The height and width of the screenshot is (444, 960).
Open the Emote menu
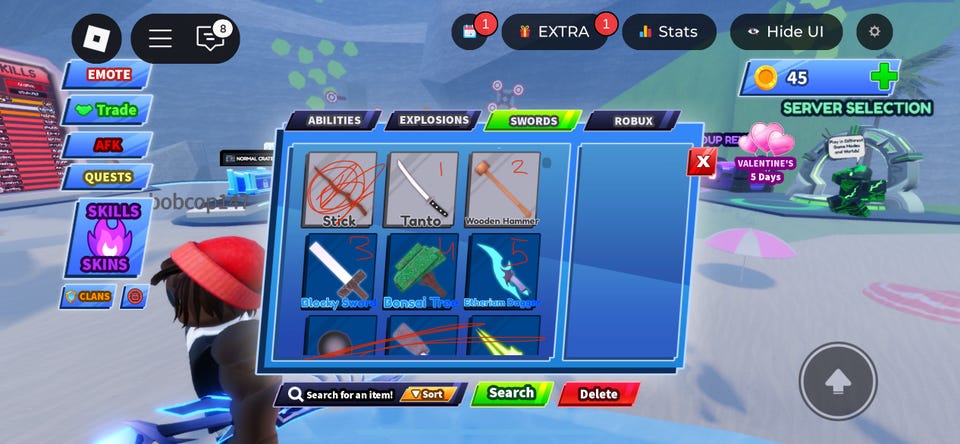[x=108, y=75]
